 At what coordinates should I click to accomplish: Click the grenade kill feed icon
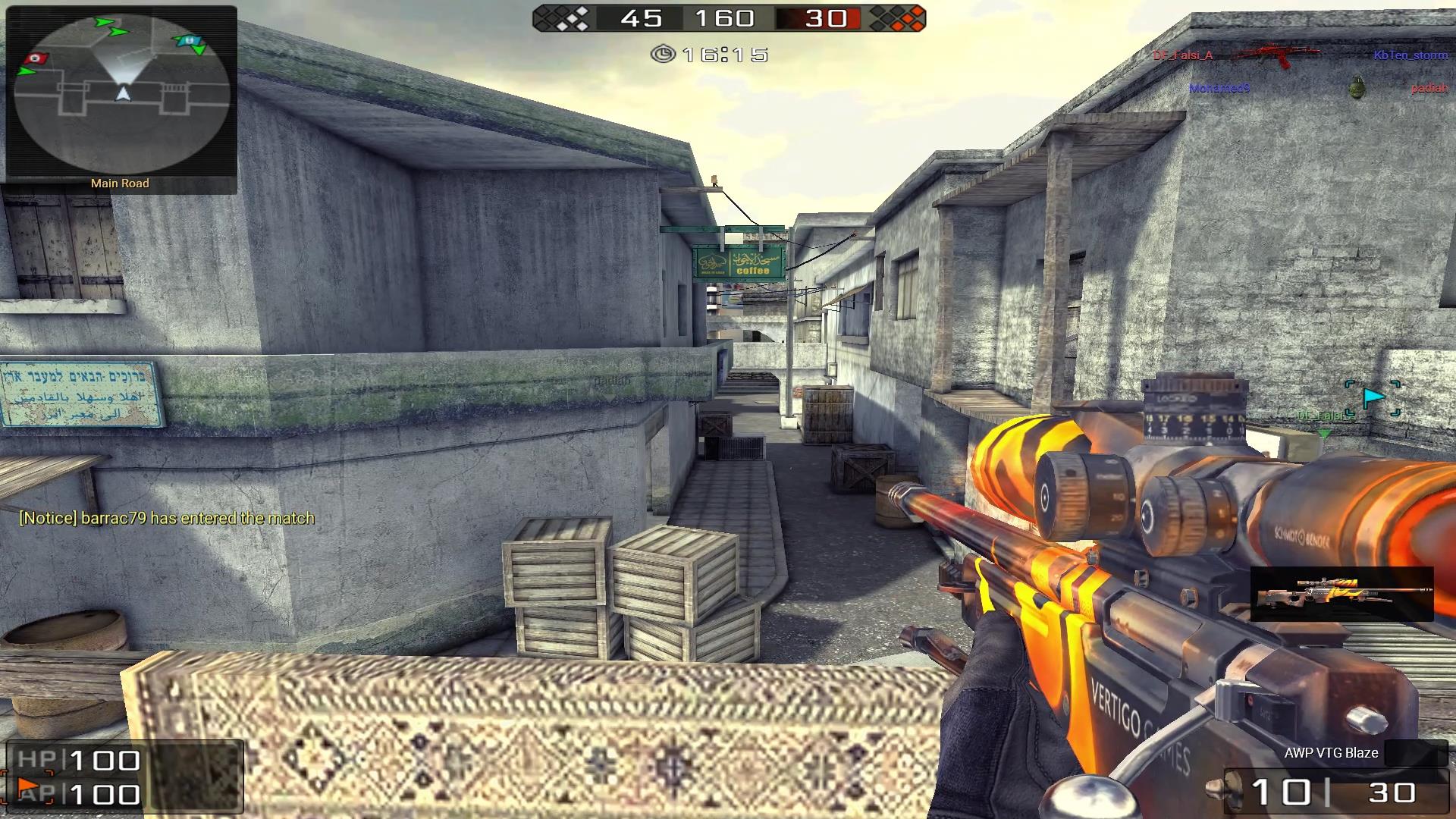click(1358, 88)
